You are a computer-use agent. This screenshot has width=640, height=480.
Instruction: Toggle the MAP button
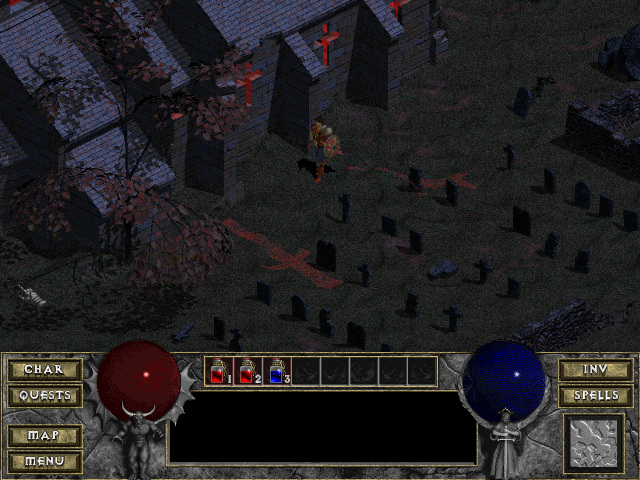pyautogui.click(x=44, y=436)
